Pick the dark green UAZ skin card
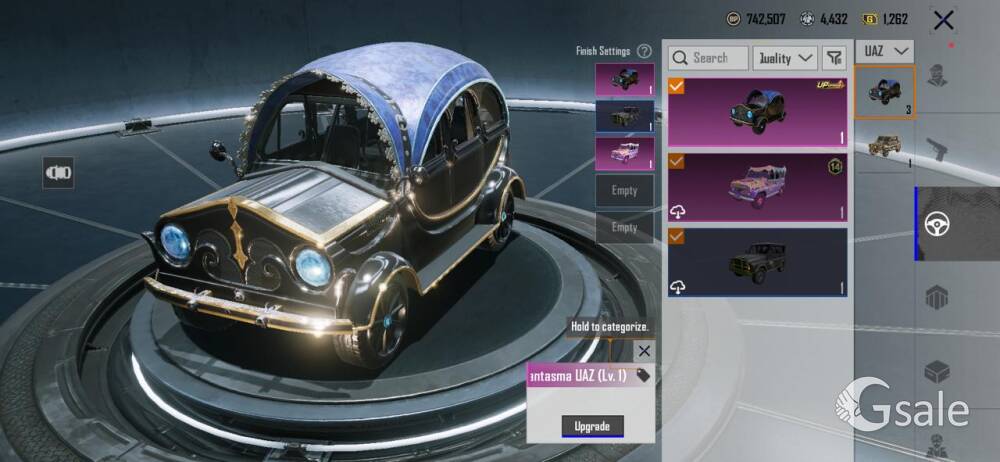Screen dimensions: 1000x462 pyautogui.click(x=757, y=262)
